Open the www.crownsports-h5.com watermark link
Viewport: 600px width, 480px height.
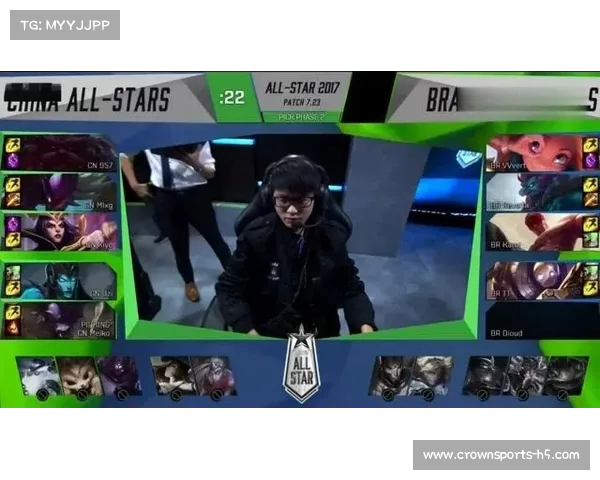(501, 455)
